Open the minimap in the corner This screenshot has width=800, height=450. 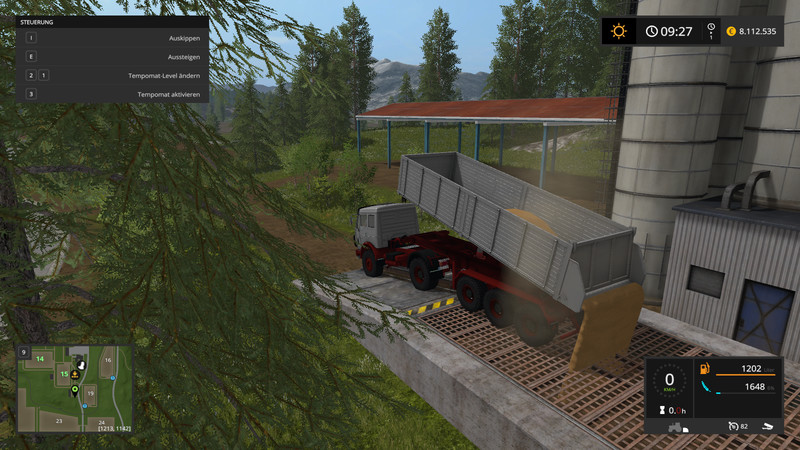74,388
